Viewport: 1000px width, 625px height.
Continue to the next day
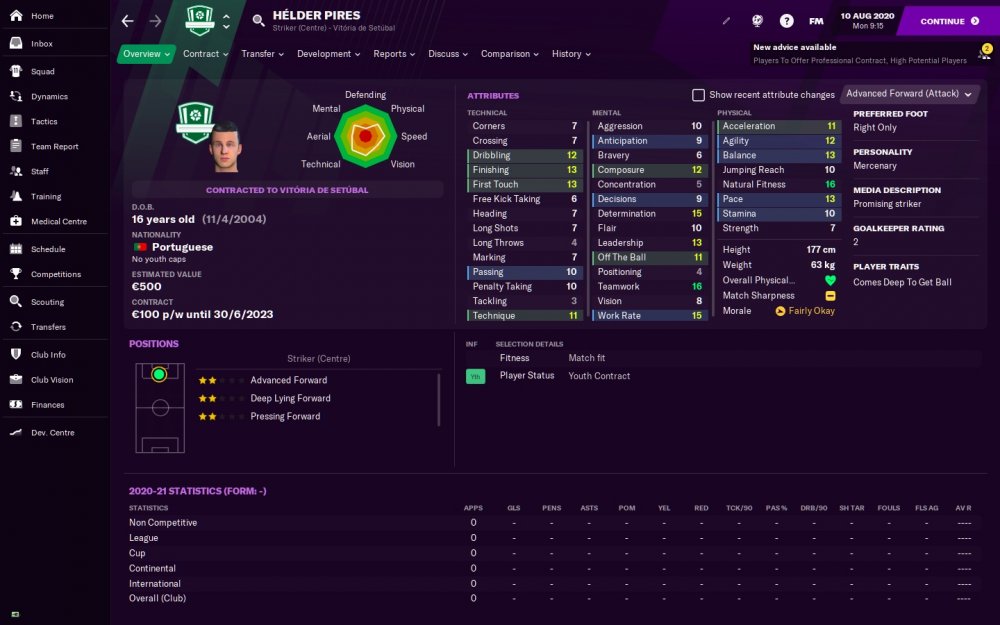click(948, 21)
